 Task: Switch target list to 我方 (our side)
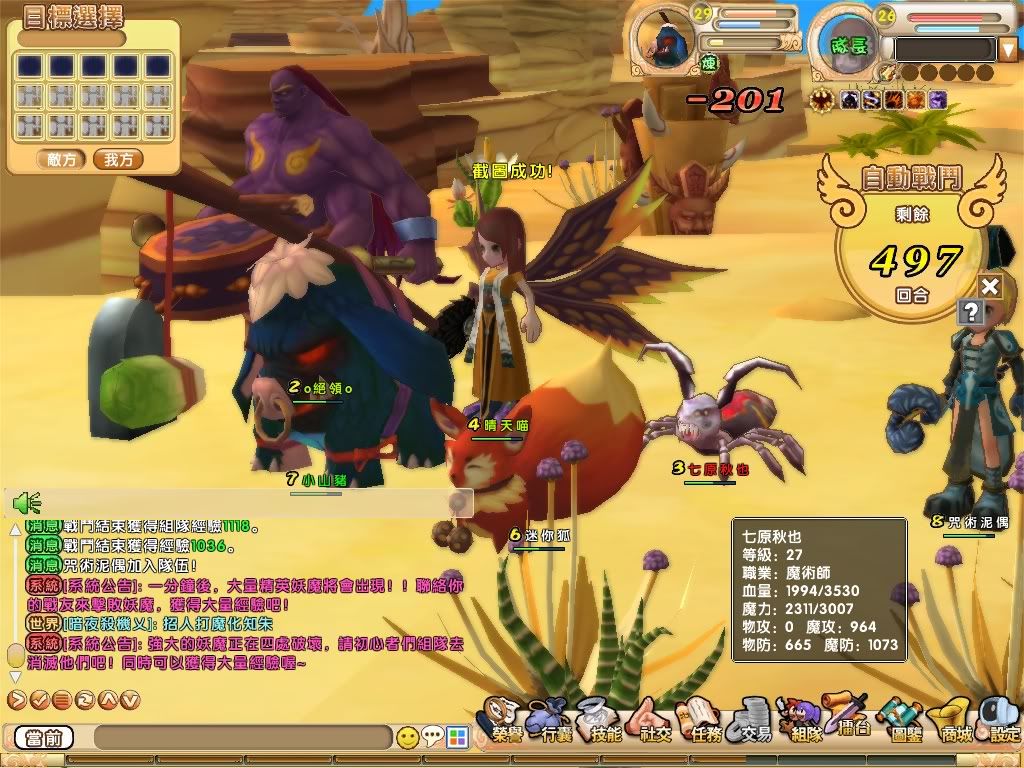click(x=119, y=159)
